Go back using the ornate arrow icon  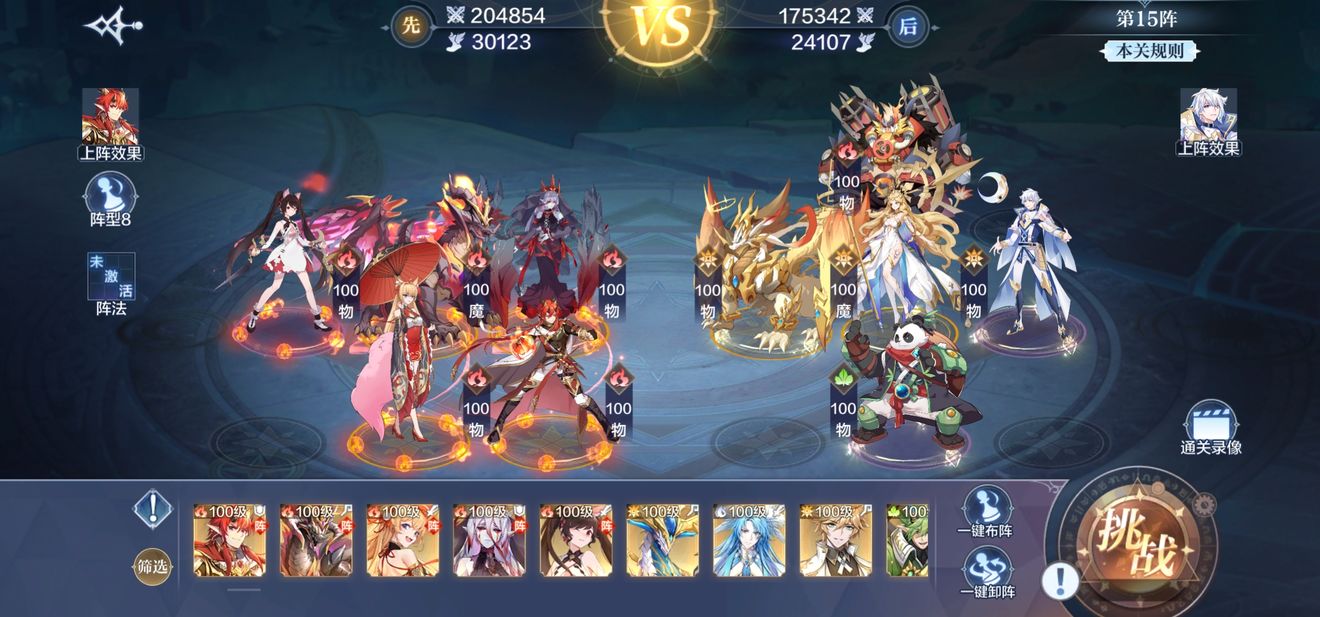coord(113,26)
